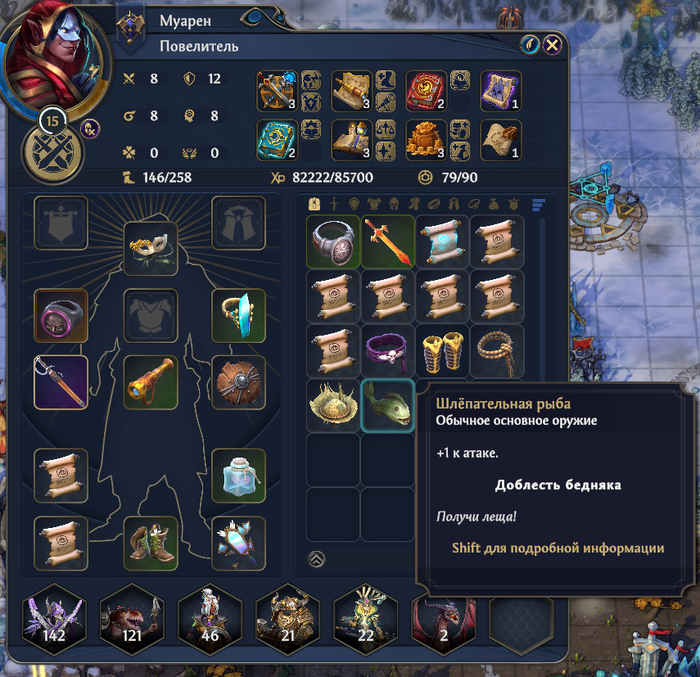Select the golden bracers in inventory
The image size is (700, 677).
[x=442, y=350]
